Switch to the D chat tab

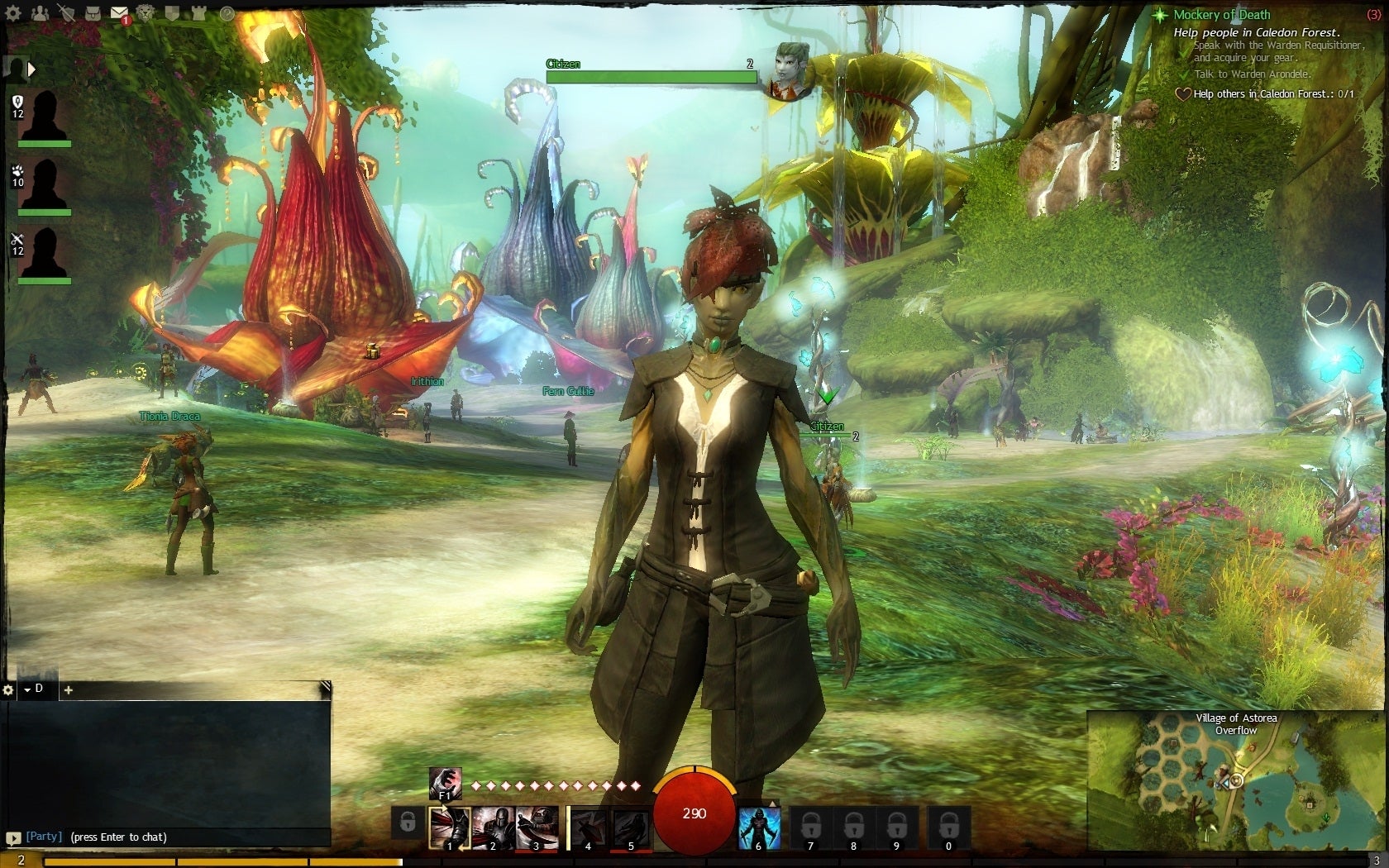point(36,689)
